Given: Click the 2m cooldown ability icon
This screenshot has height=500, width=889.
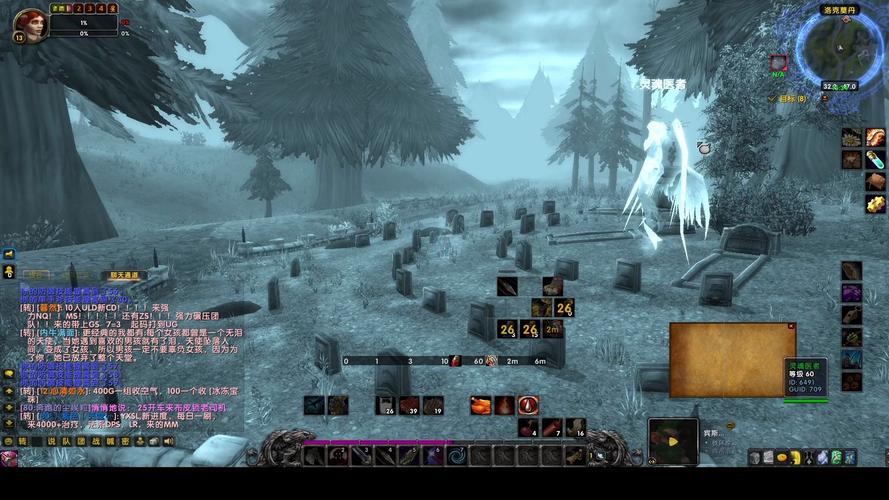Looking at the screenshot, I should (x=553, y=329).
